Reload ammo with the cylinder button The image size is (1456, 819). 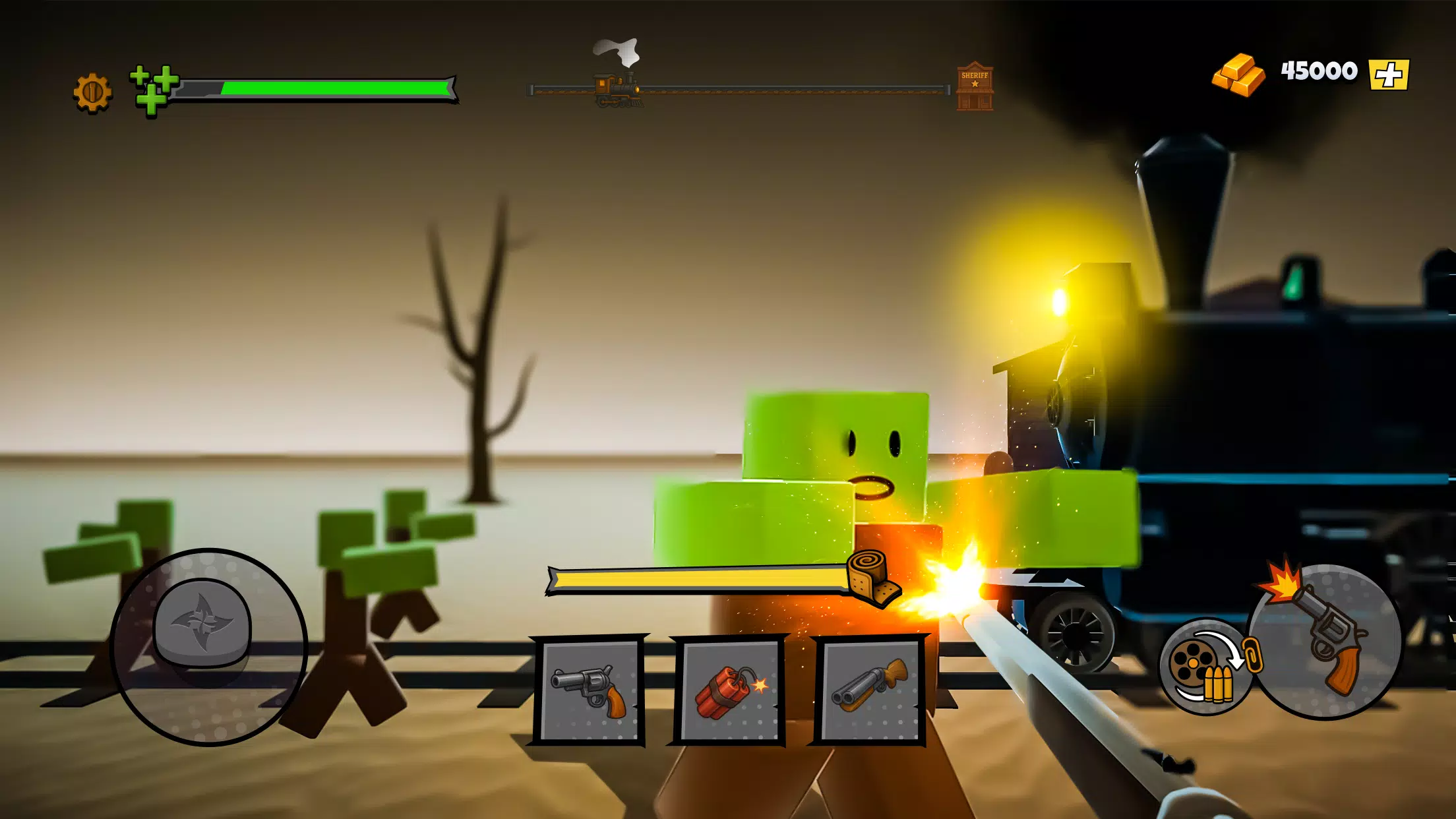click(x=1205, y=666)
